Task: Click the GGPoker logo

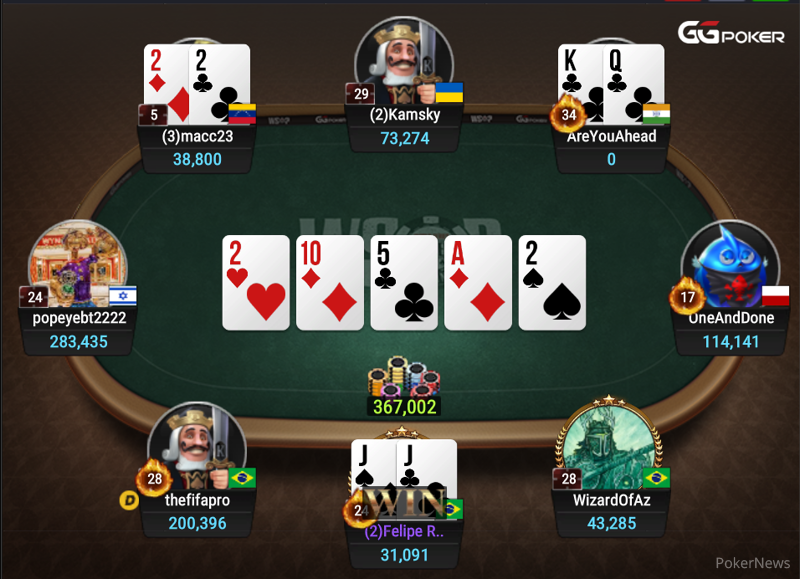Action: [731, 35]
